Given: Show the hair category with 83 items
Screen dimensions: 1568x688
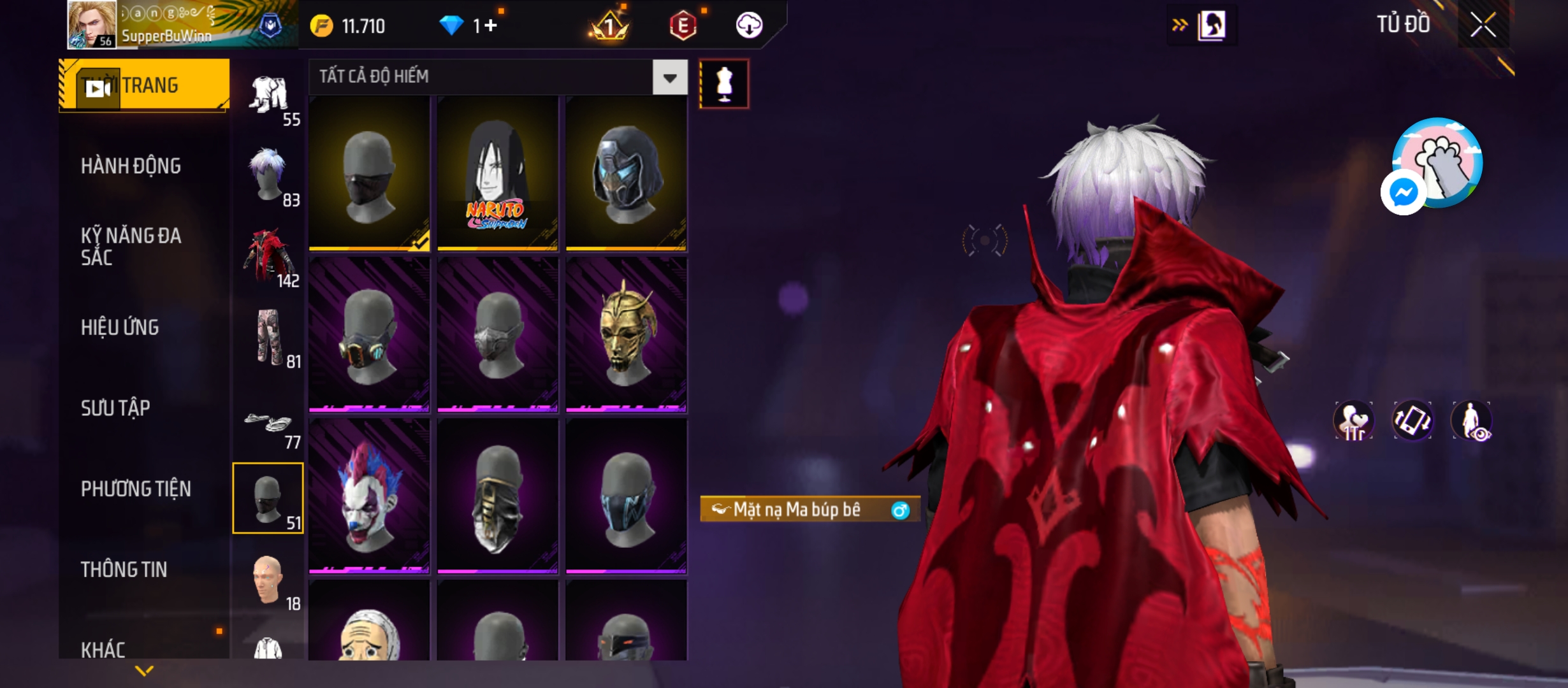Looking at the screenshot, I should (269, 175).
